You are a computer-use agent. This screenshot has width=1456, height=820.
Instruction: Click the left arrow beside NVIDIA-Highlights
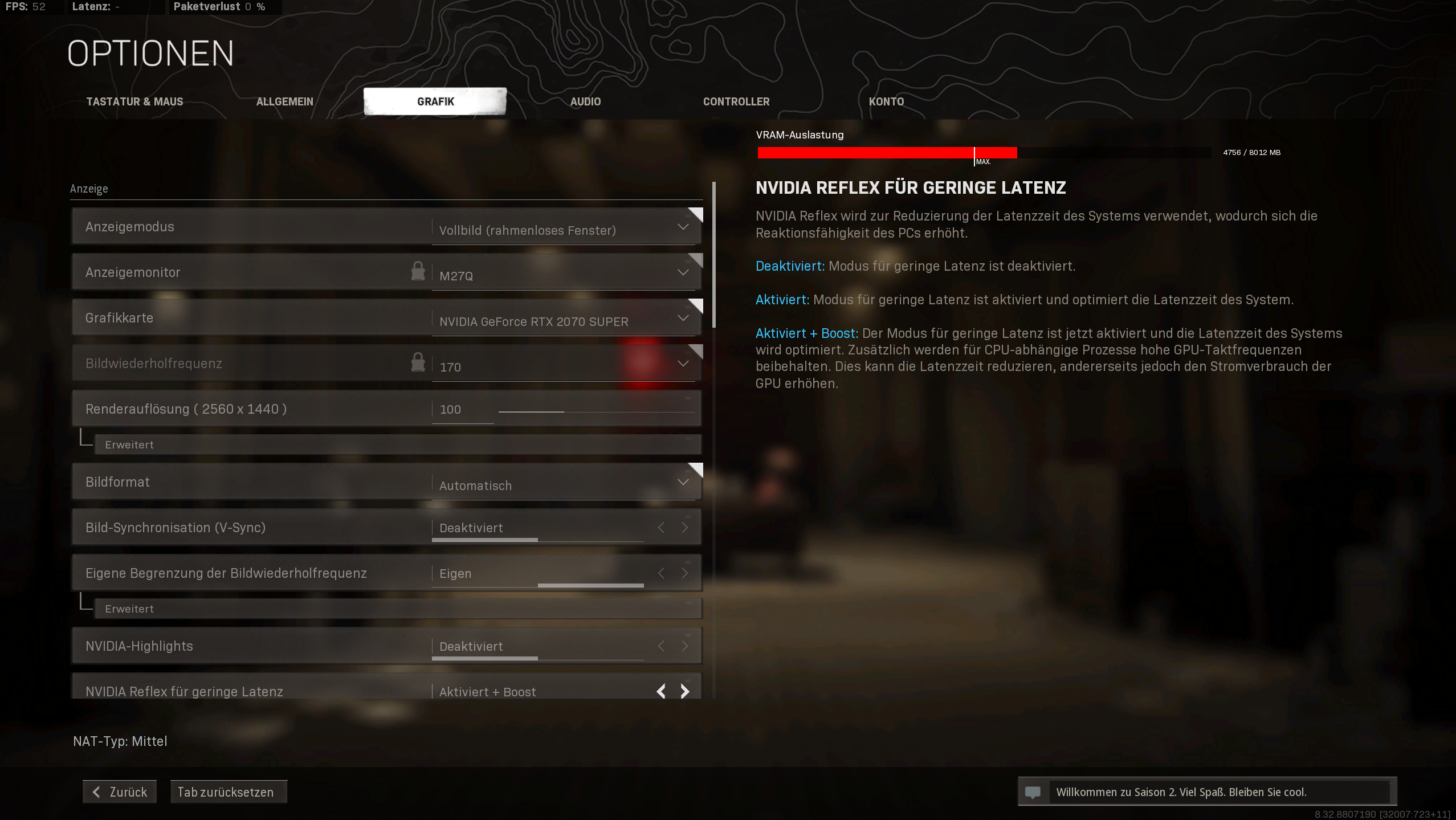(660, 646)
